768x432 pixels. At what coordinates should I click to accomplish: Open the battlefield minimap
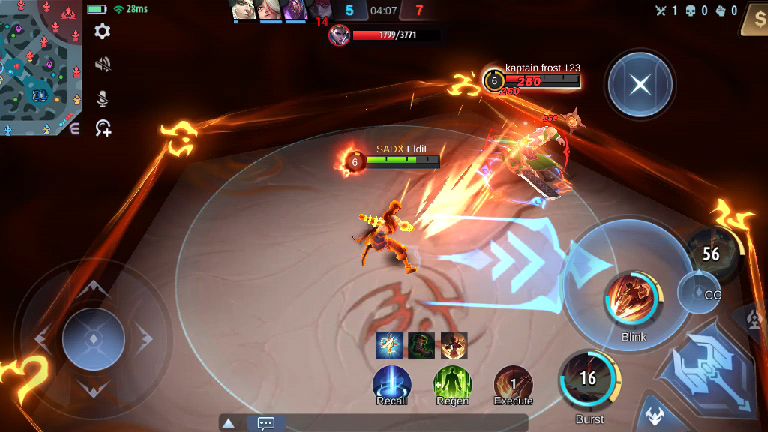click(42, 67)
